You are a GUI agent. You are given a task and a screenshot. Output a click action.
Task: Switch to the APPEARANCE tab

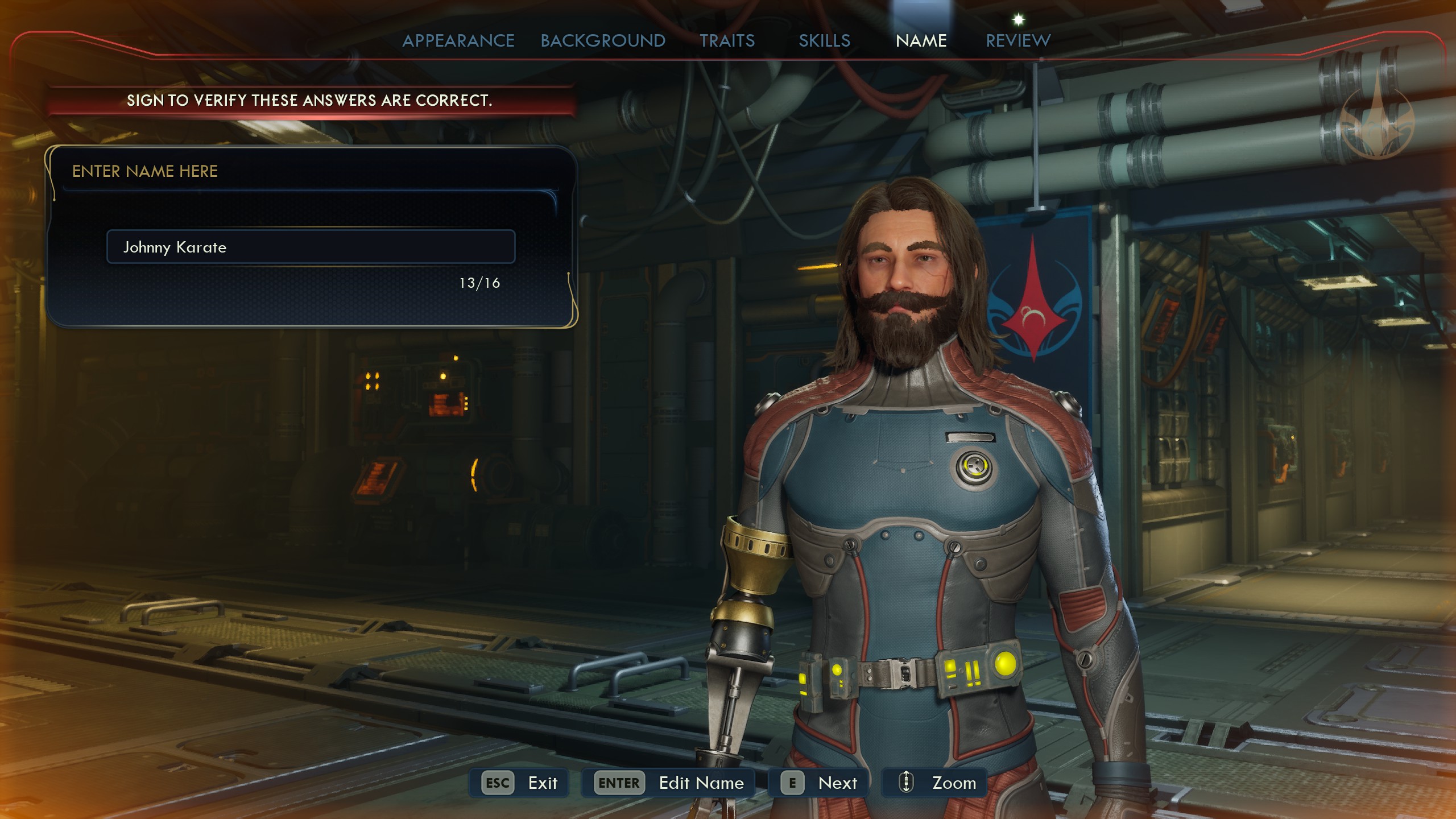(458, 40)
